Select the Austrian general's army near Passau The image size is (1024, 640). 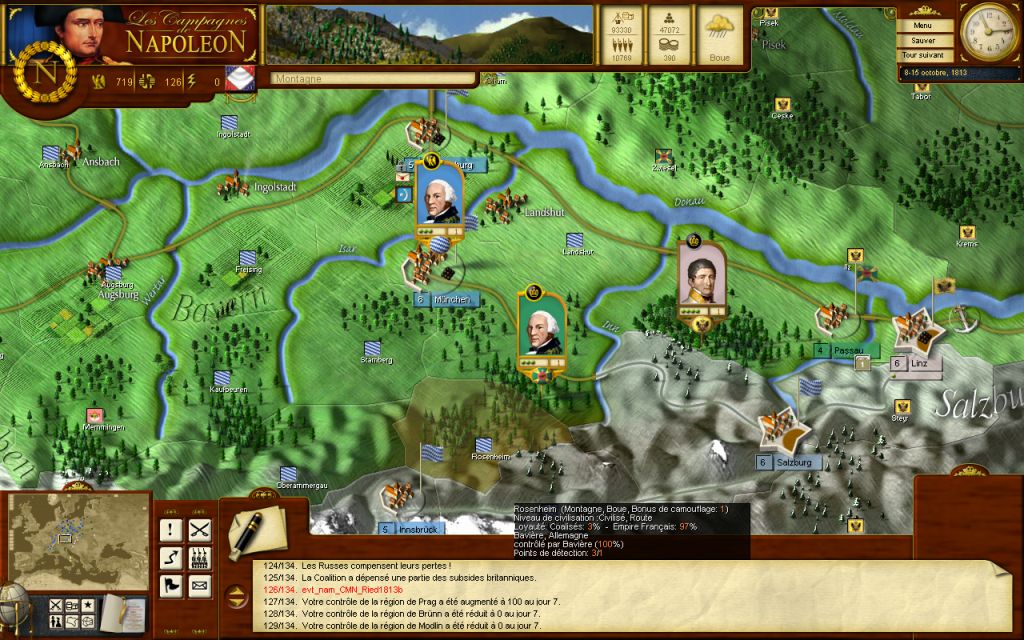pyautogui.click(x=701, y=277)
